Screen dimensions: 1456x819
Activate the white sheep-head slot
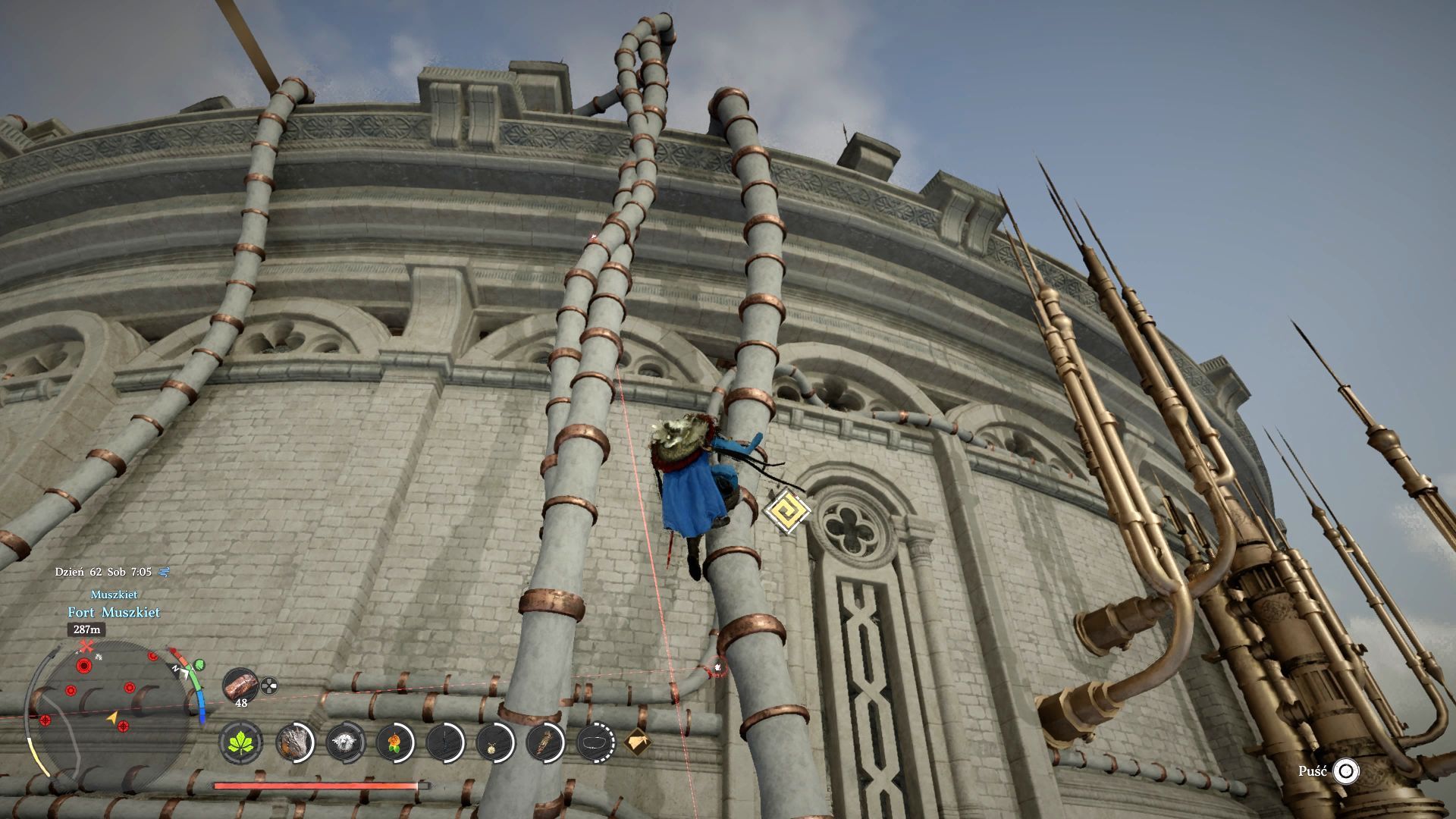345,741
